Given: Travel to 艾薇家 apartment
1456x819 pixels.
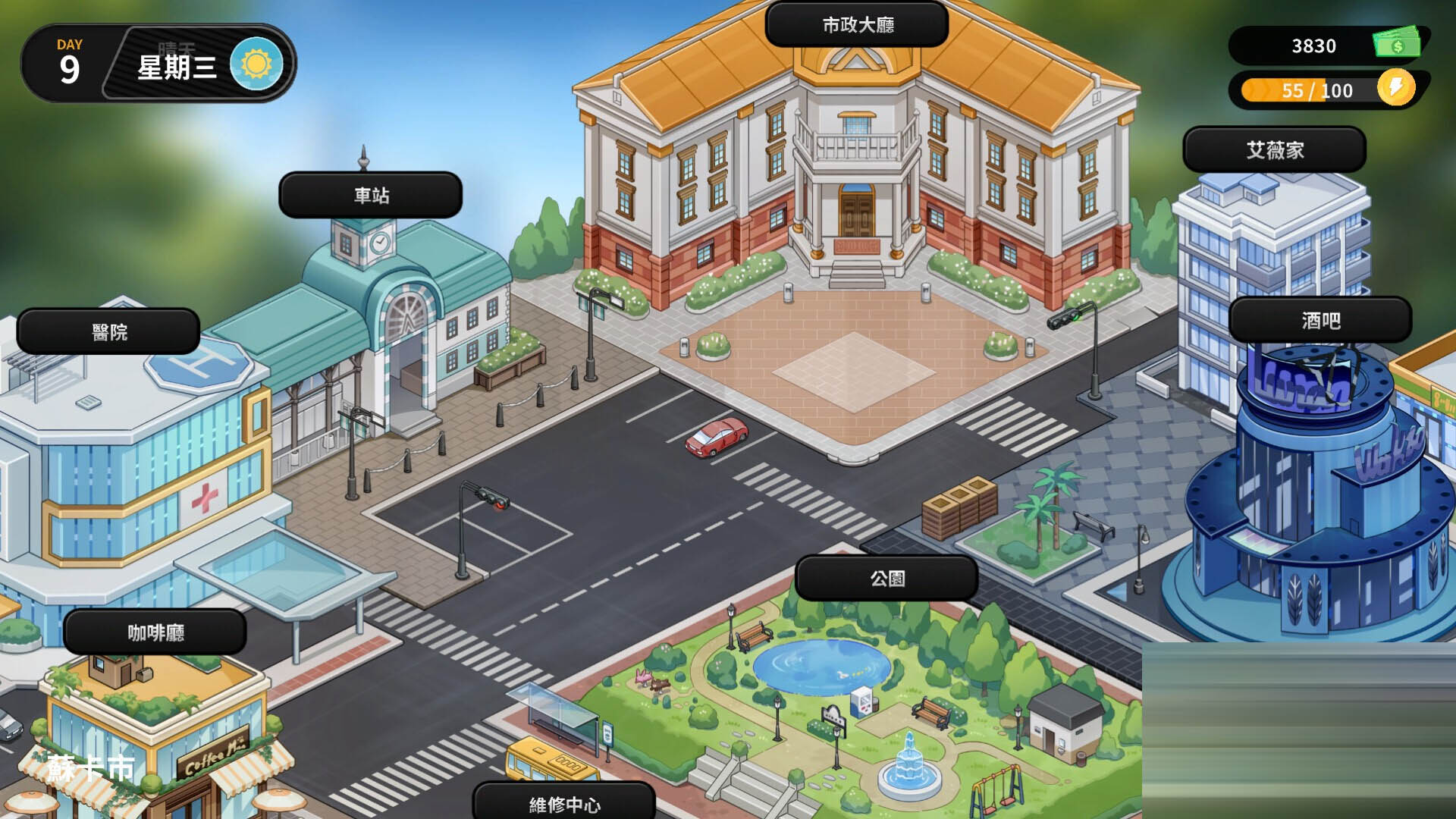Looking at the screenshot, I should coord(1274,150).
